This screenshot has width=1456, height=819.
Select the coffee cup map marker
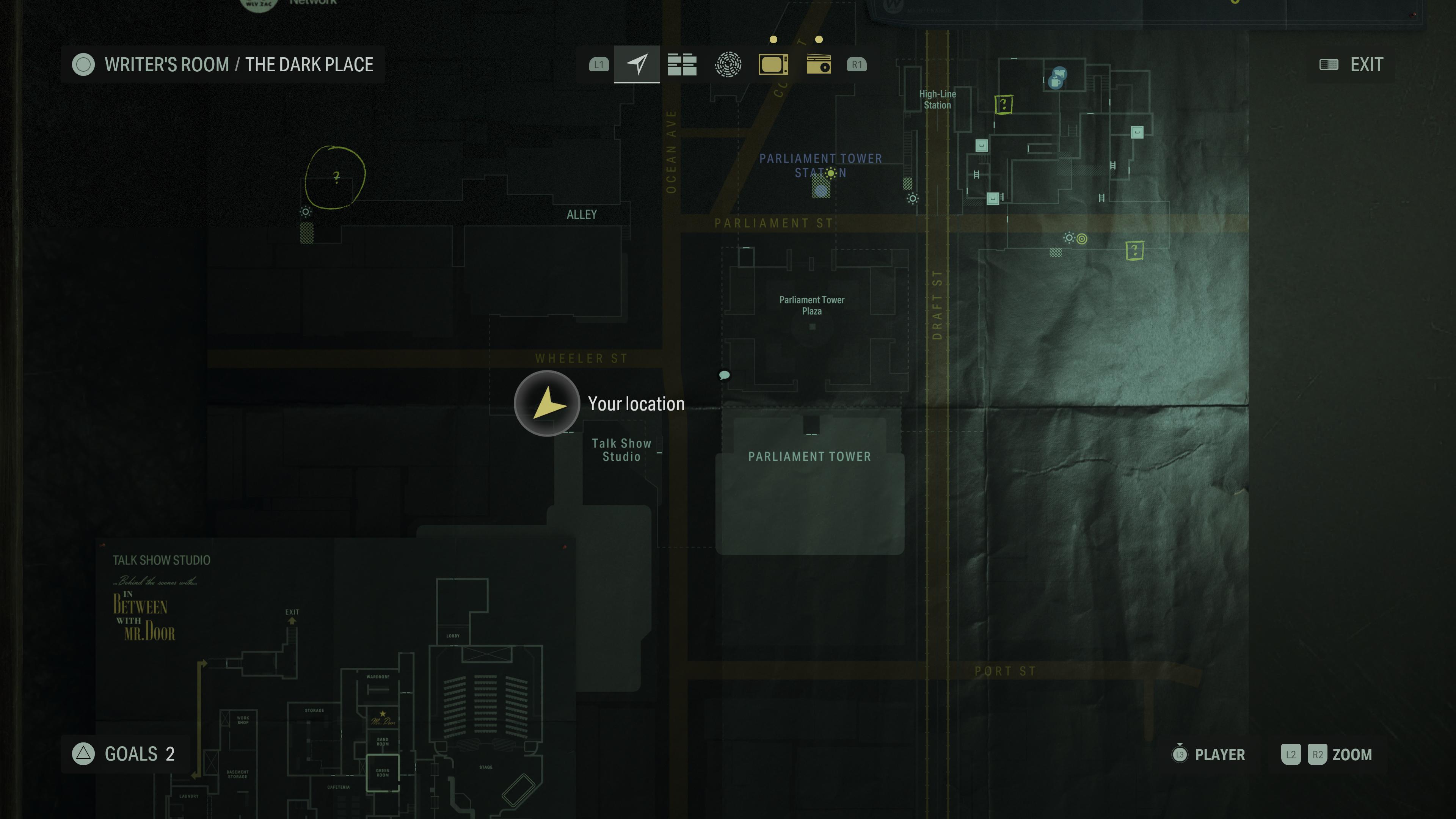tap(1055, 82)
